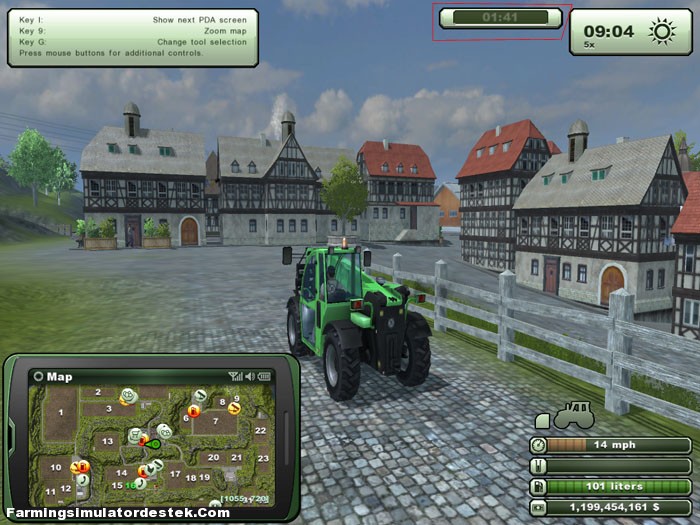The height and width of the screenshot is (525, 700).
Task: Click the PDA map's green player position arrow
Action: (155, 443)
